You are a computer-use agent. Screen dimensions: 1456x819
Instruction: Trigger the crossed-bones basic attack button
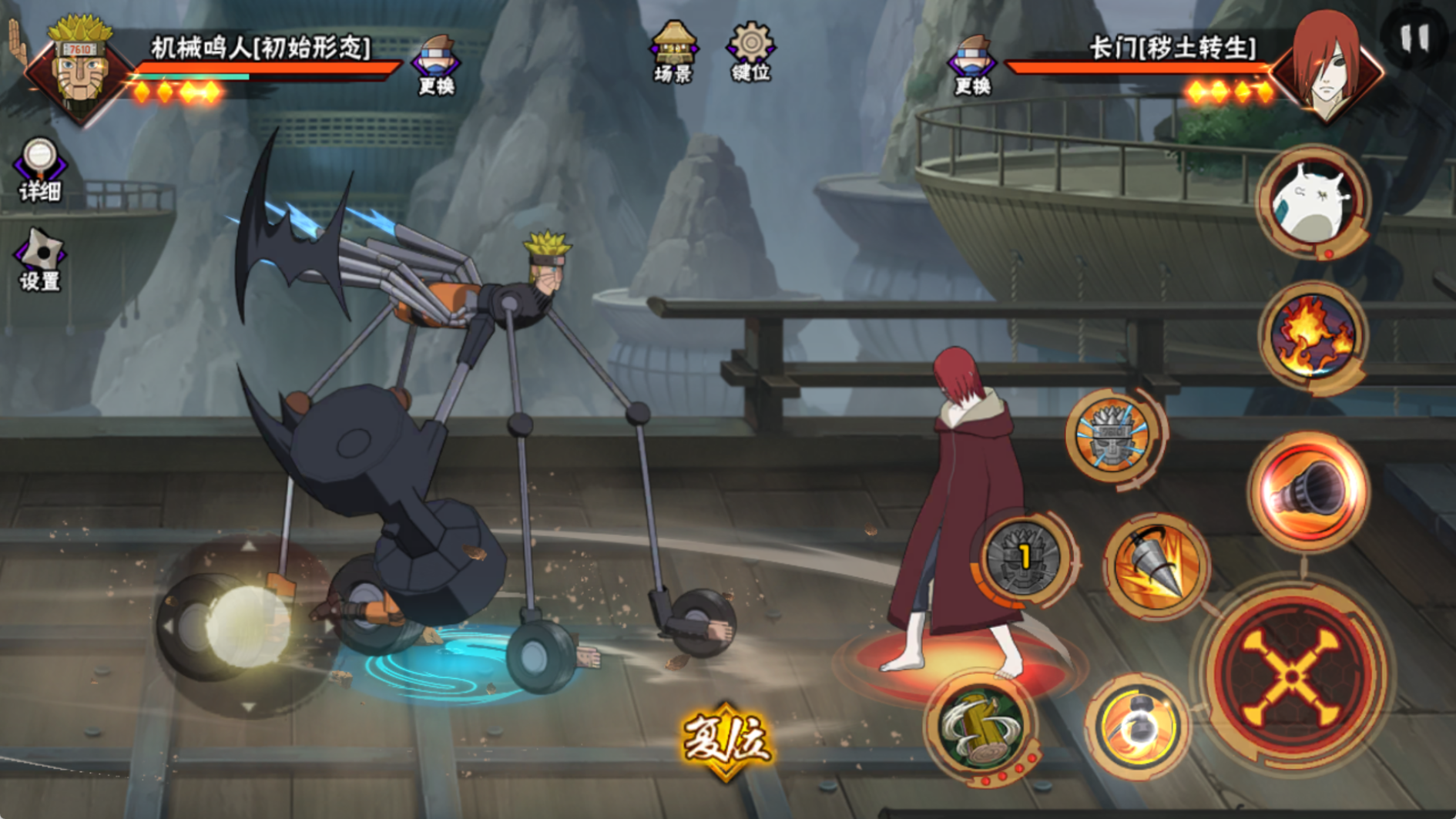click(x=1296, y=676)
